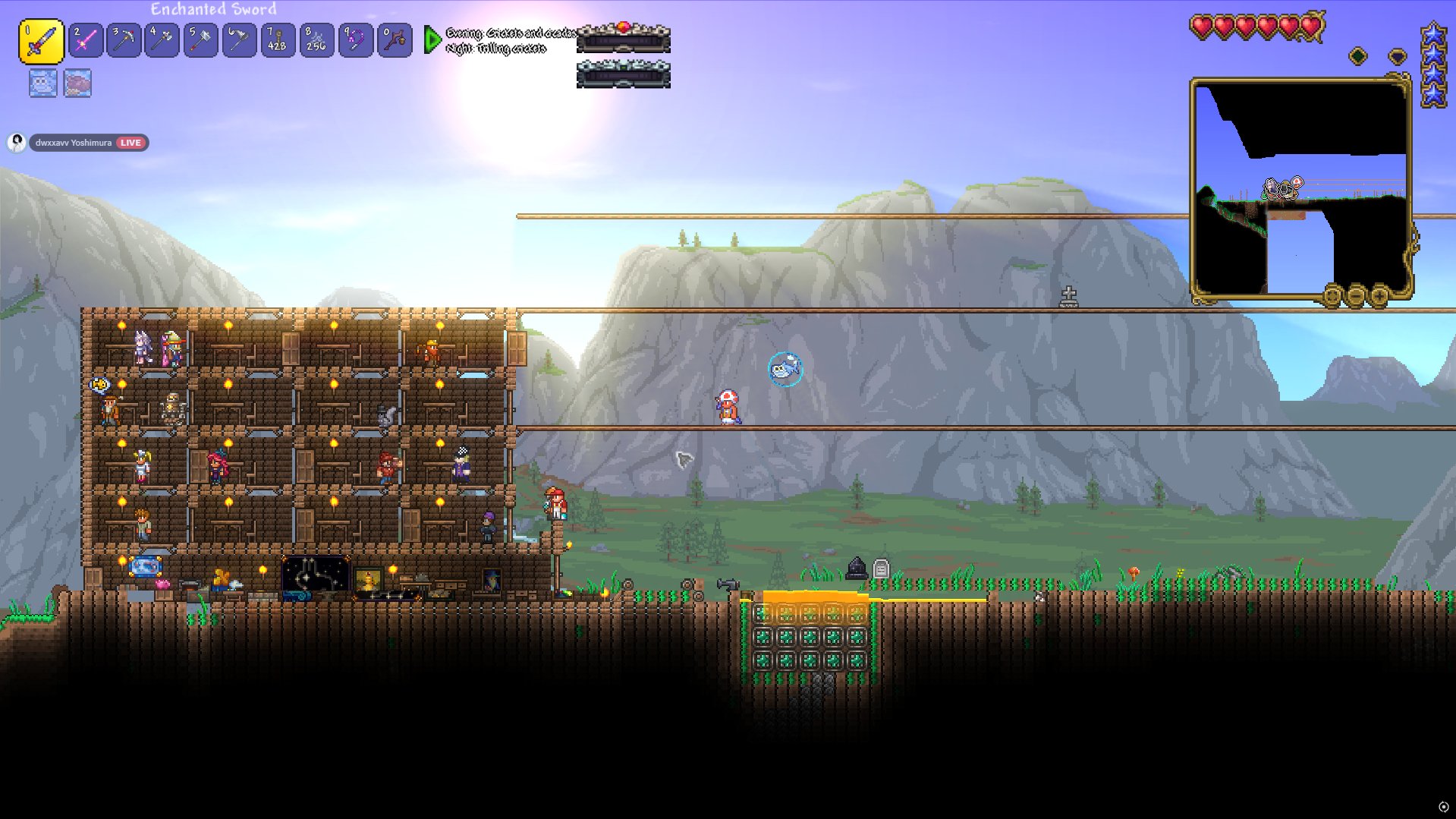
Task: Click the green play arrow beside ambience text
Action: 432,39
